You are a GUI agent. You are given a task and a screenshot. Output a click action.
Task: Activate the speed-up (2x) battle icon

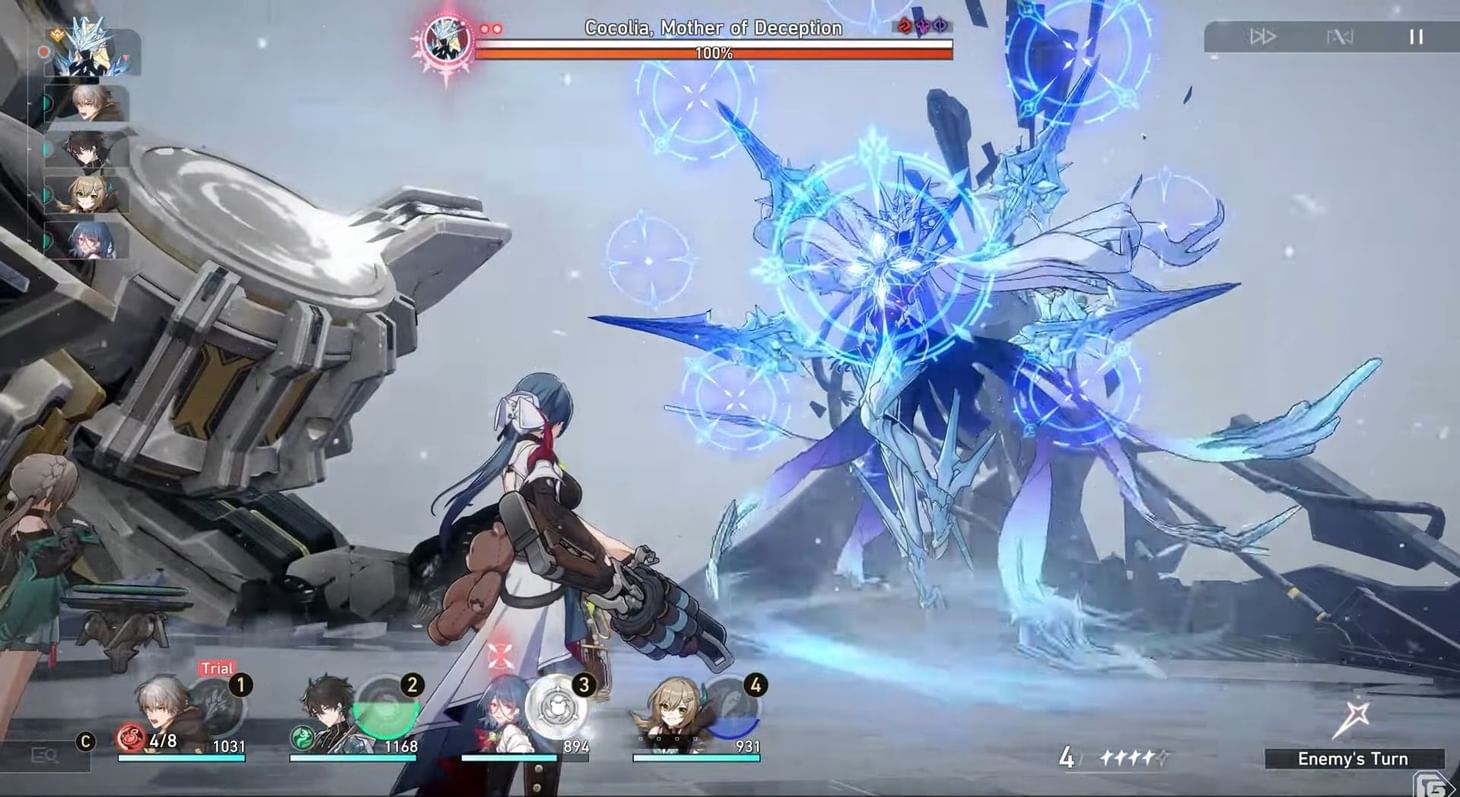coord(1265,37)
